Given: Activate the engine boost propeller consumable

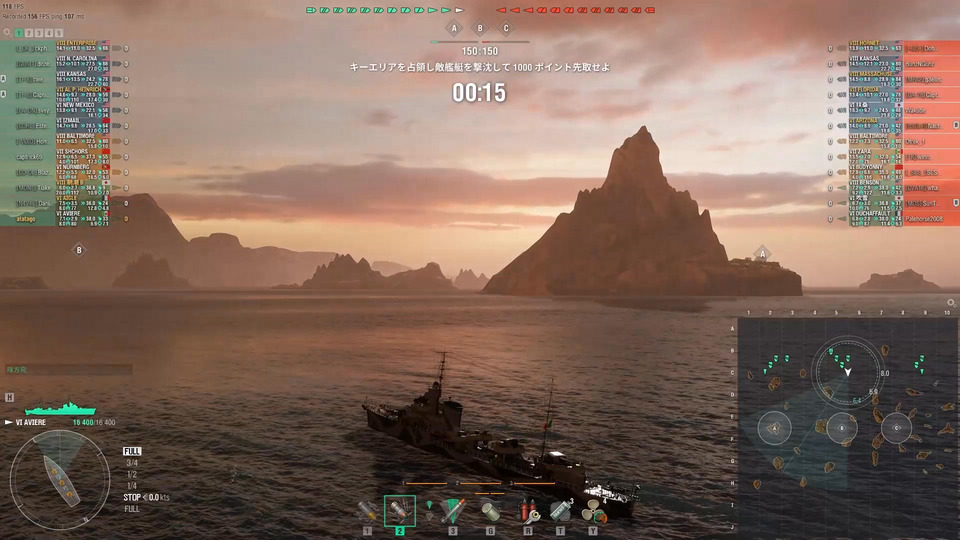Looking at the screenshot, I should tap(594, 511).
